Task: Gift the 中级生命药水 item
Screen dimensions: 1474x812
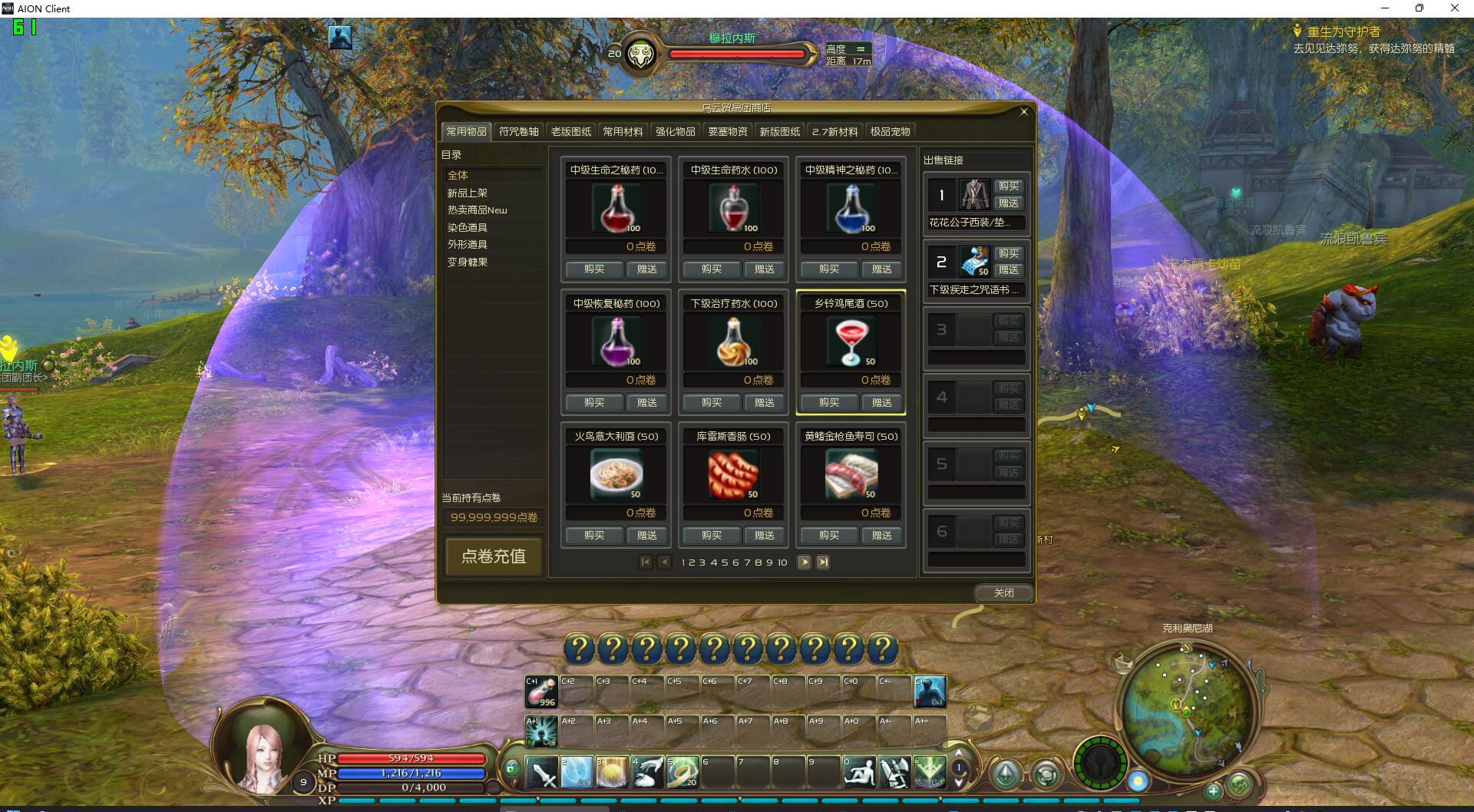Action: tap(764, 269)
